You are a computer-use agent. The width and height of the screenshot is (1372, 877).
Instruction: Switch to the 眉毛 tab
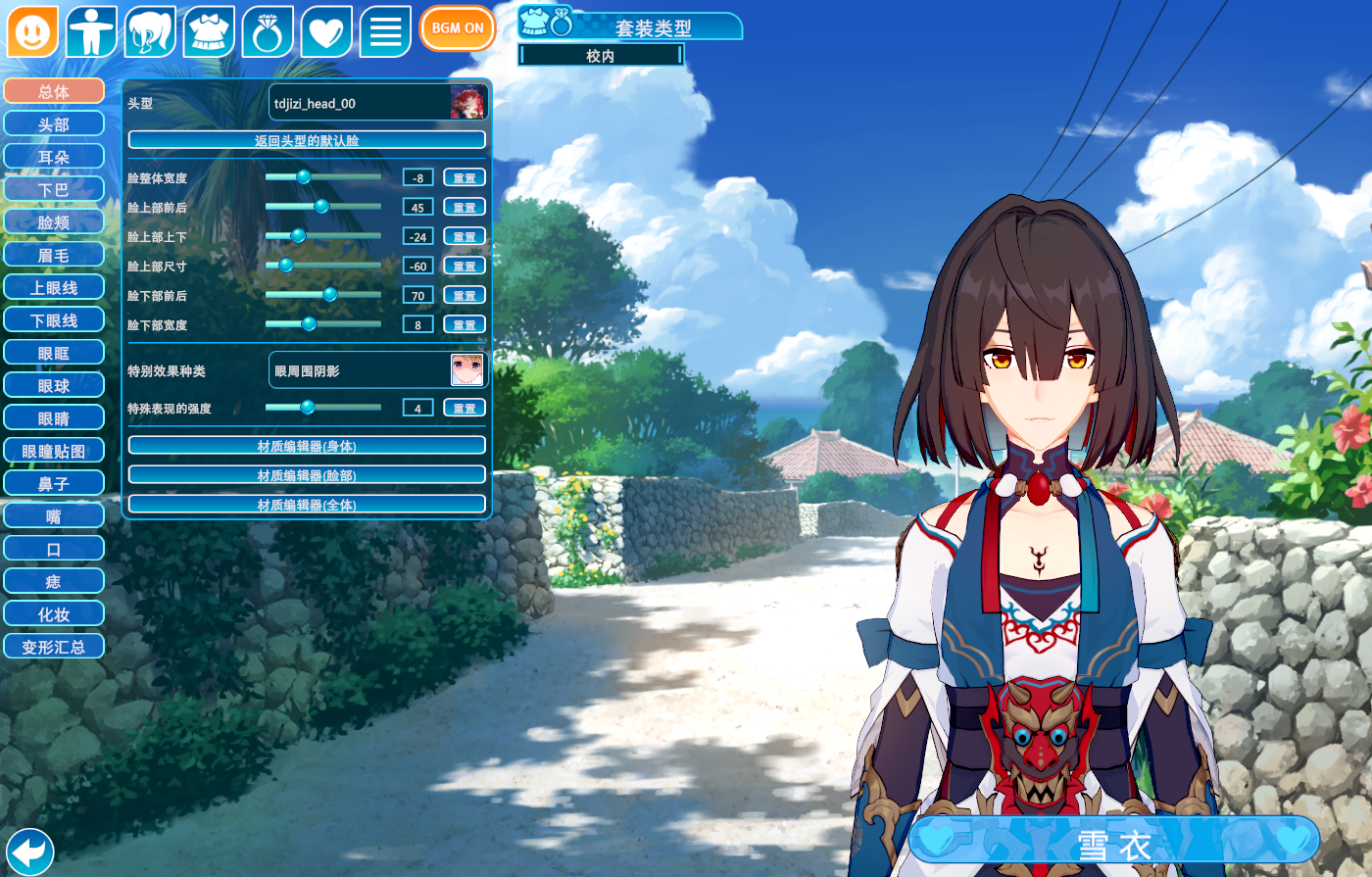pyautogui.click(x=54, y=255)
